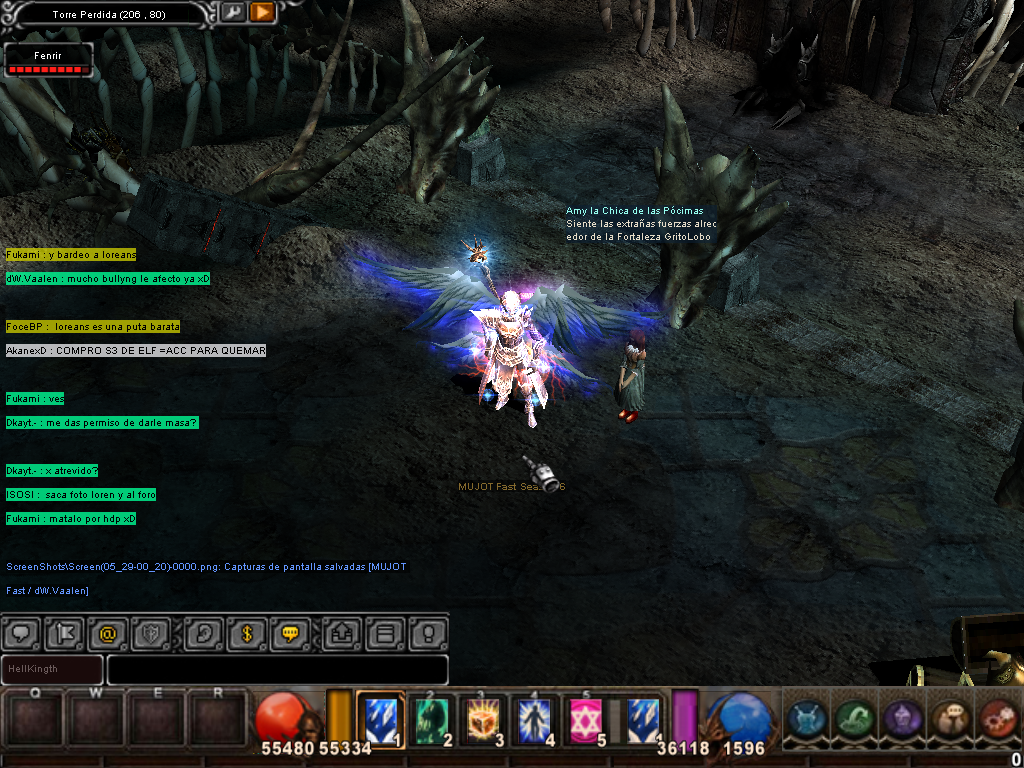Activate the blue ice shards skill in slot 1
This screenshot has width=1024, height=768.
pos(380,717)
